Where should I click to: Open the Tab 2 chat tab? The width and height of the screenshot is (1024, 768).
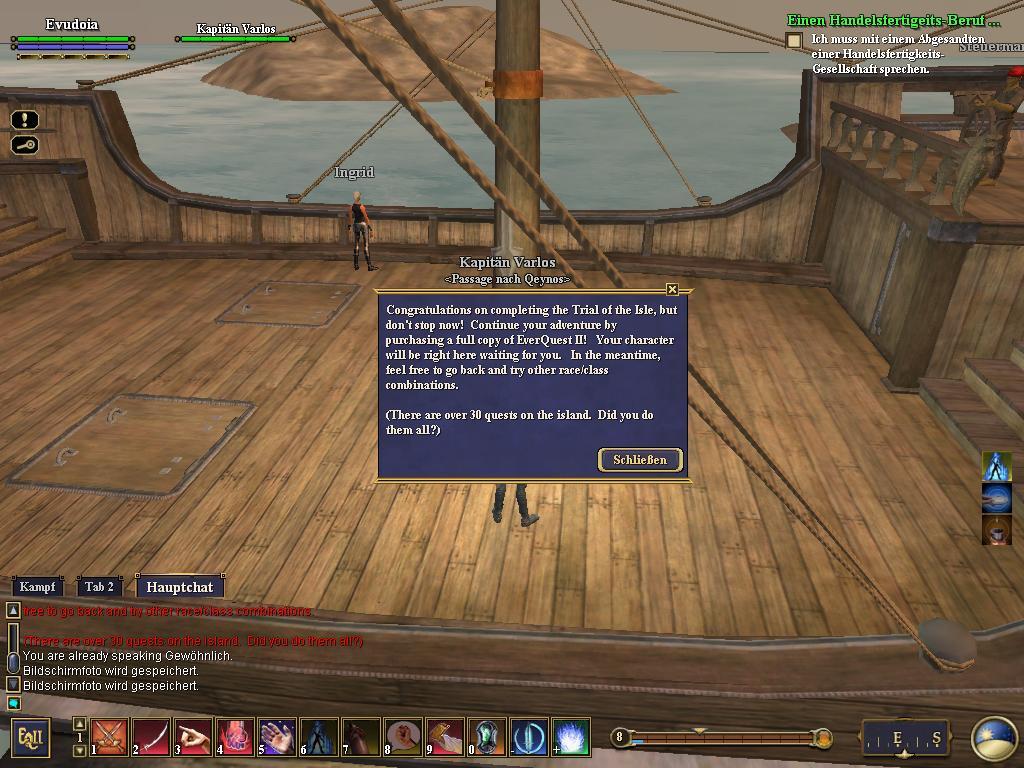99,587
